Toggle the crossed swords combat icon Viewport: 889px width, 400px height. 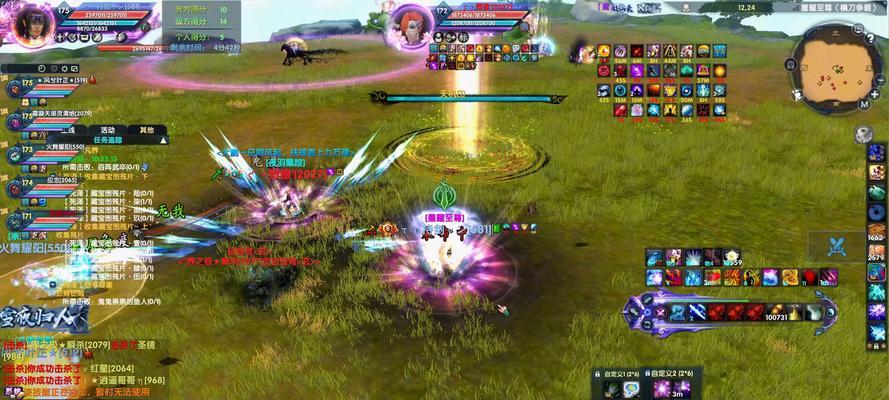coord(837,246)
